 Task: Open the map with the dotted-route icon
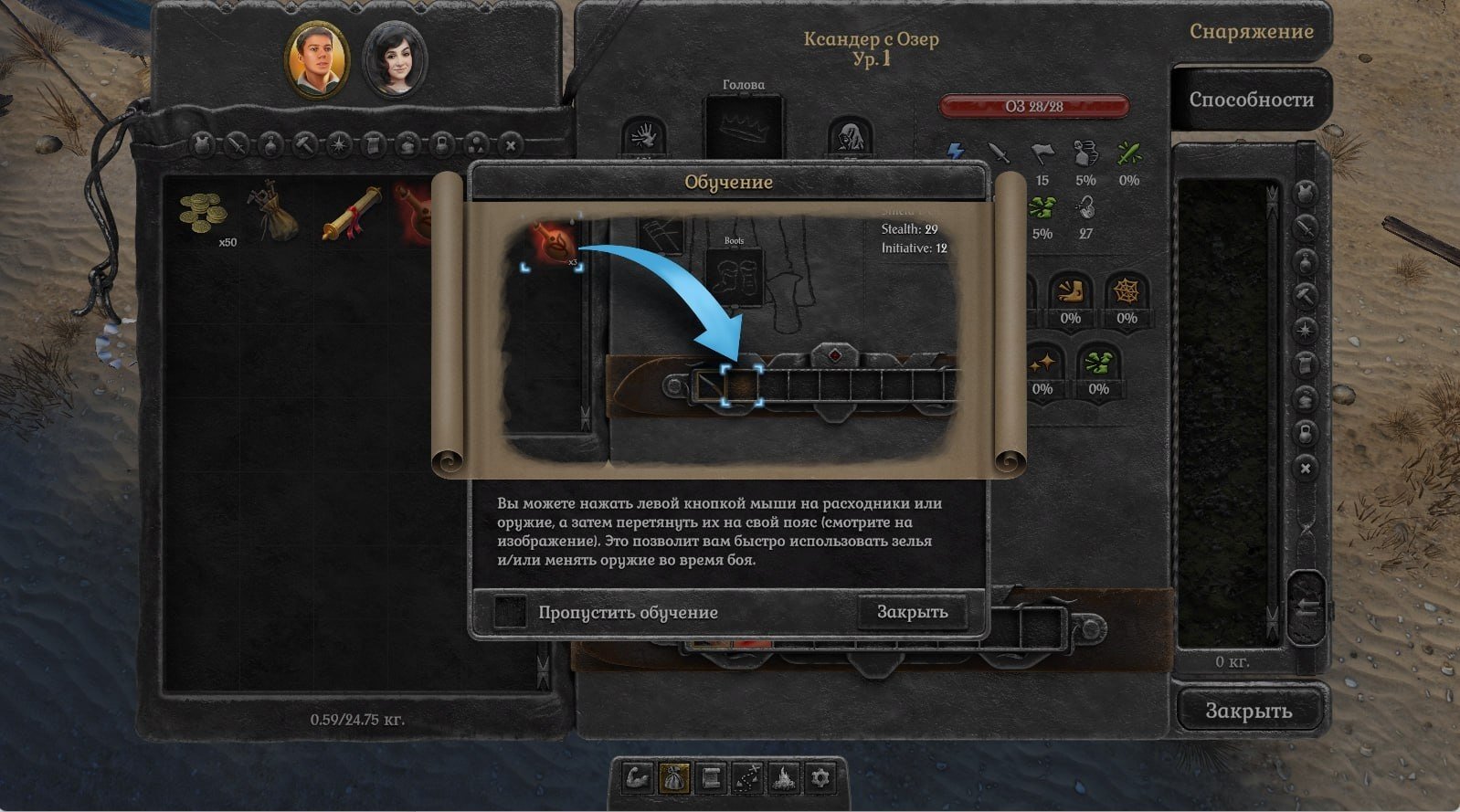tap(747, 778)
